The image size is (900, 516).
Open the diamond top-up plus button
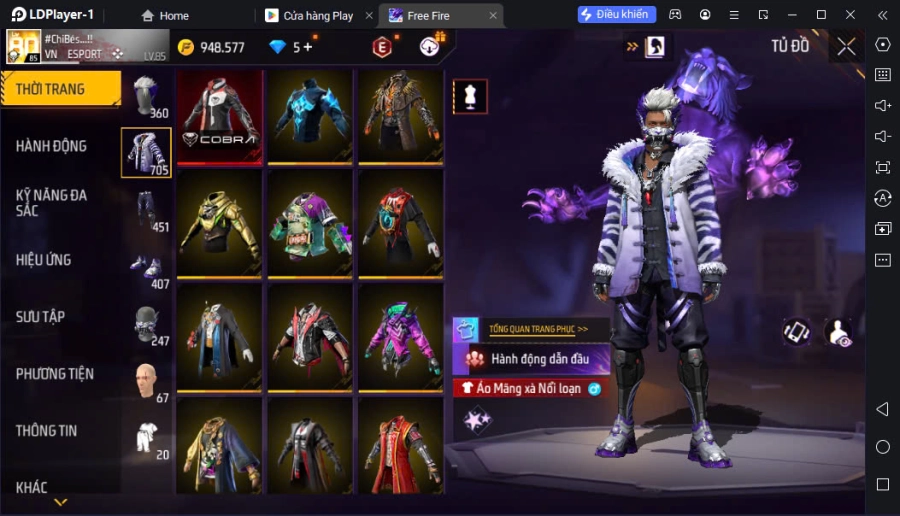tap(307, 47)
